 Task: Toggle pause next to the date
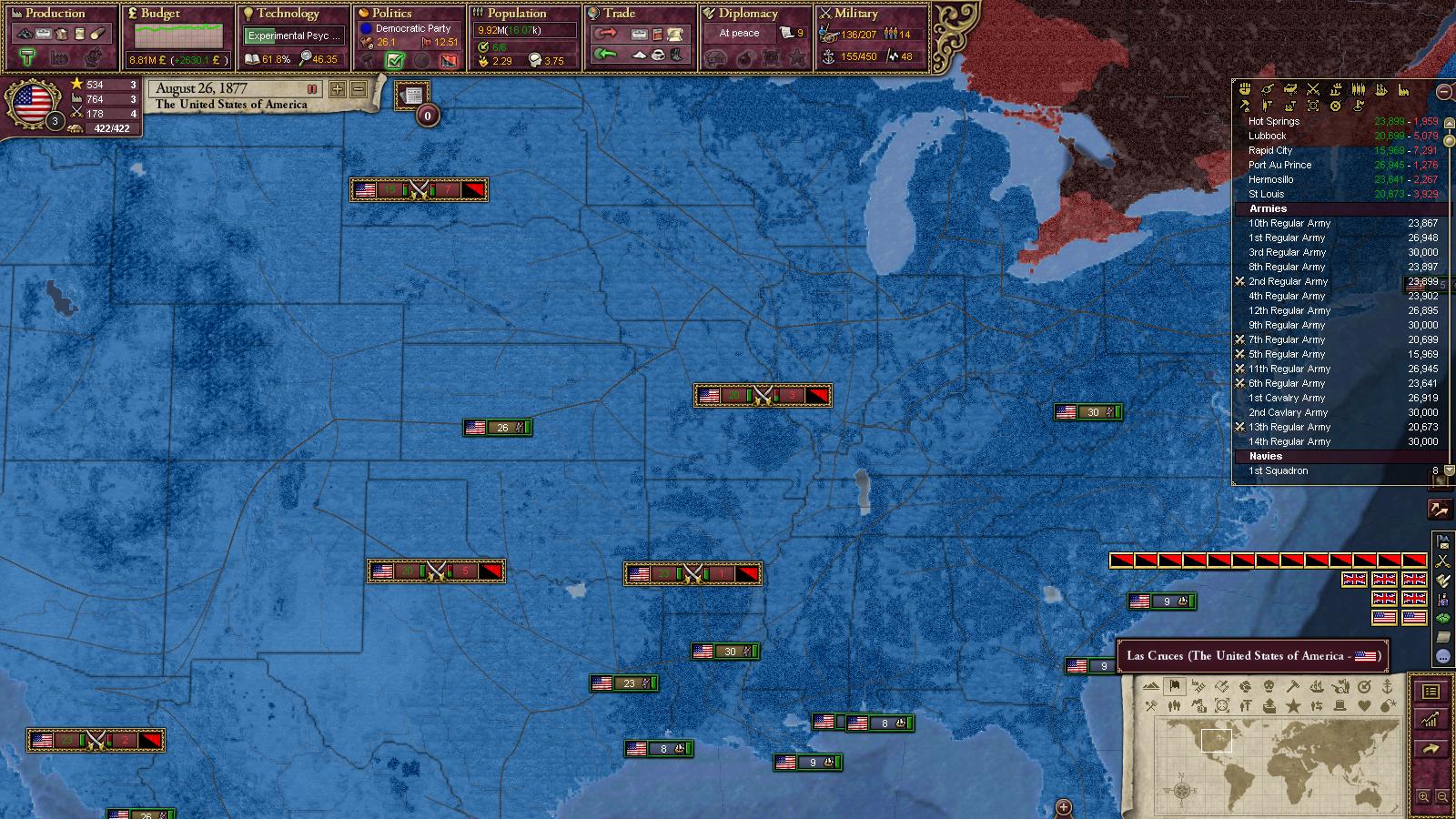click(312, 89)
